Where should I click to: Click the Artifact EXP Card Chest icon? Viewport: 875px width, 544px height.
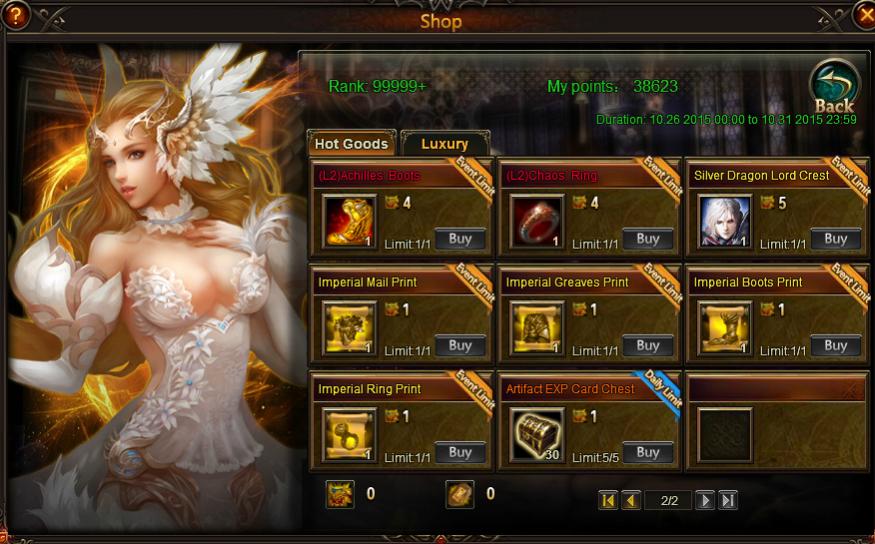pos(537,435)
